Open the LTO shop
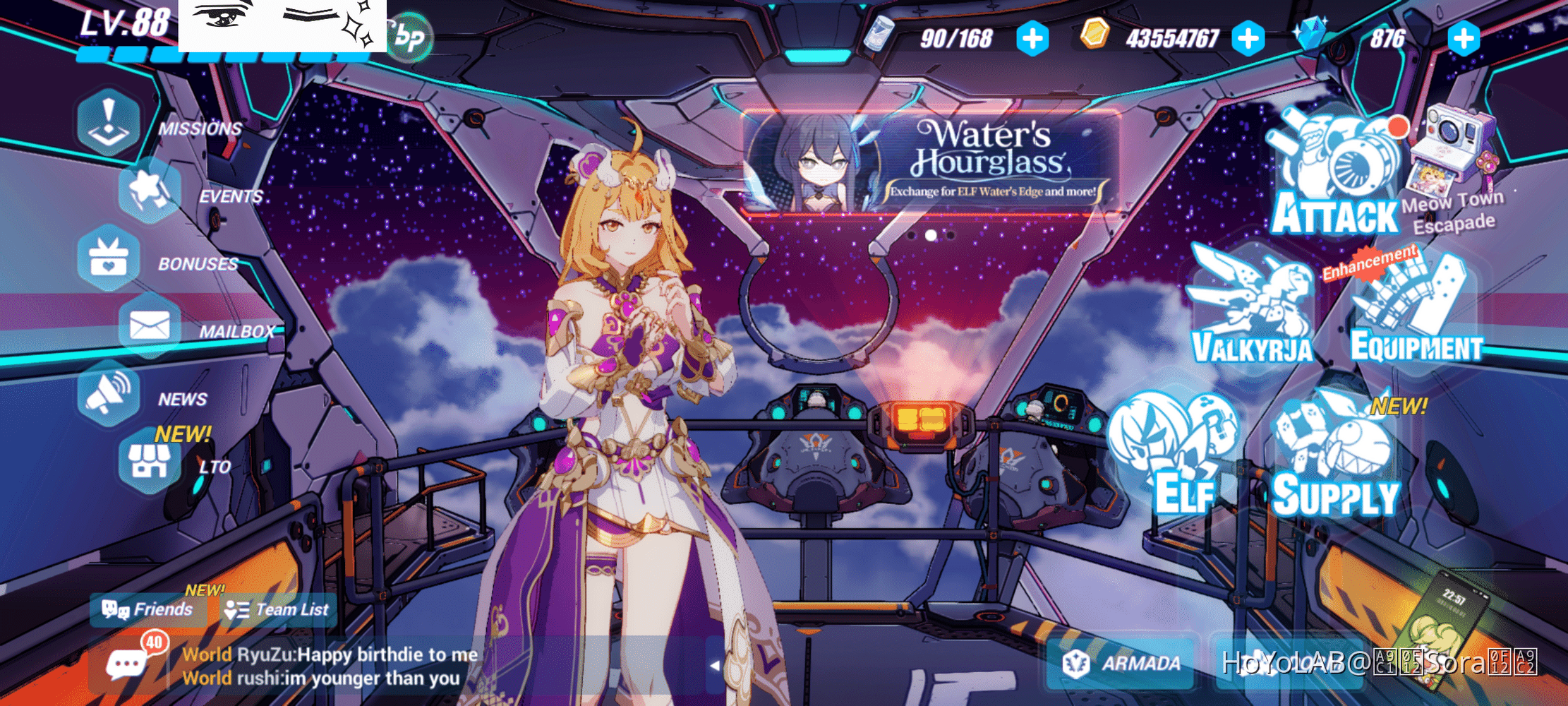 [x=150, y=461]
